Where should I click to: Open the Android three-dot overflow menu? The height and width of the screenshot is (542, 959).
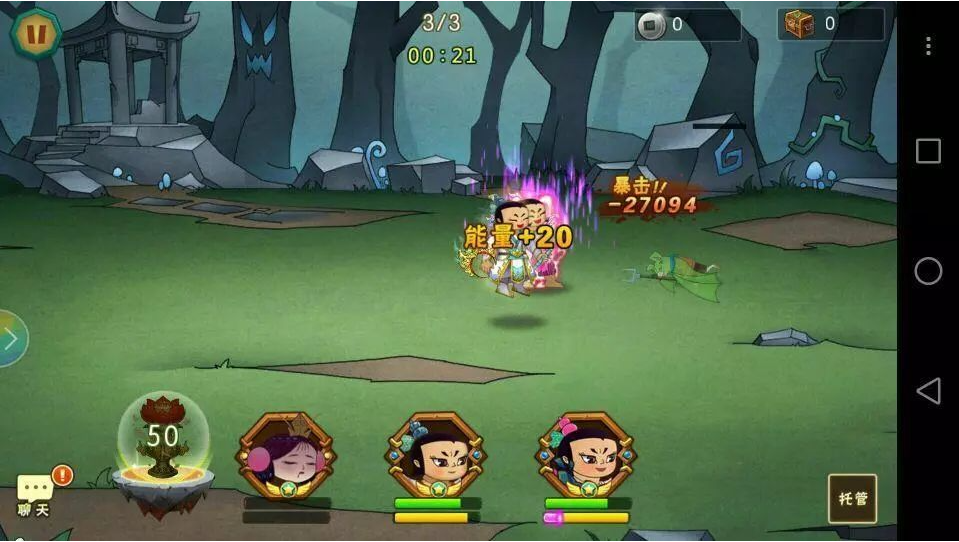pyautogui.click(x=928, y=46)
